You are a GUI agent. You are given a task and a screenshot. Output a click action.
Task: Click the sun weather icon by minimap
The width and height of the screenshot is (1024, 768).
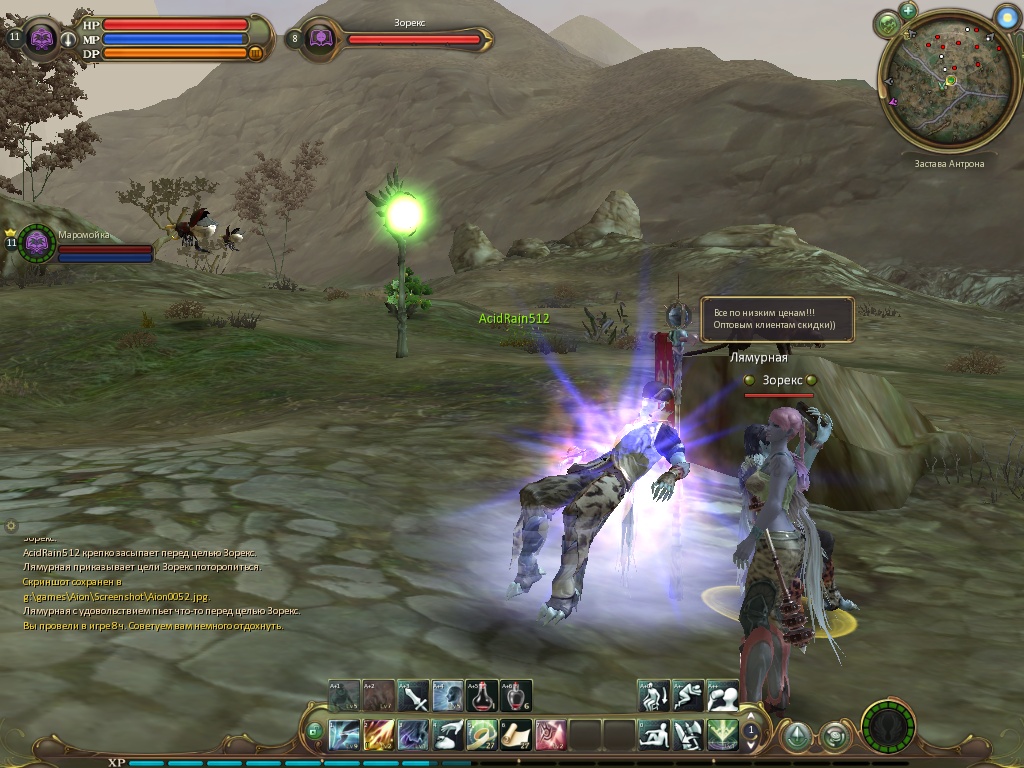pos(1006,17)
